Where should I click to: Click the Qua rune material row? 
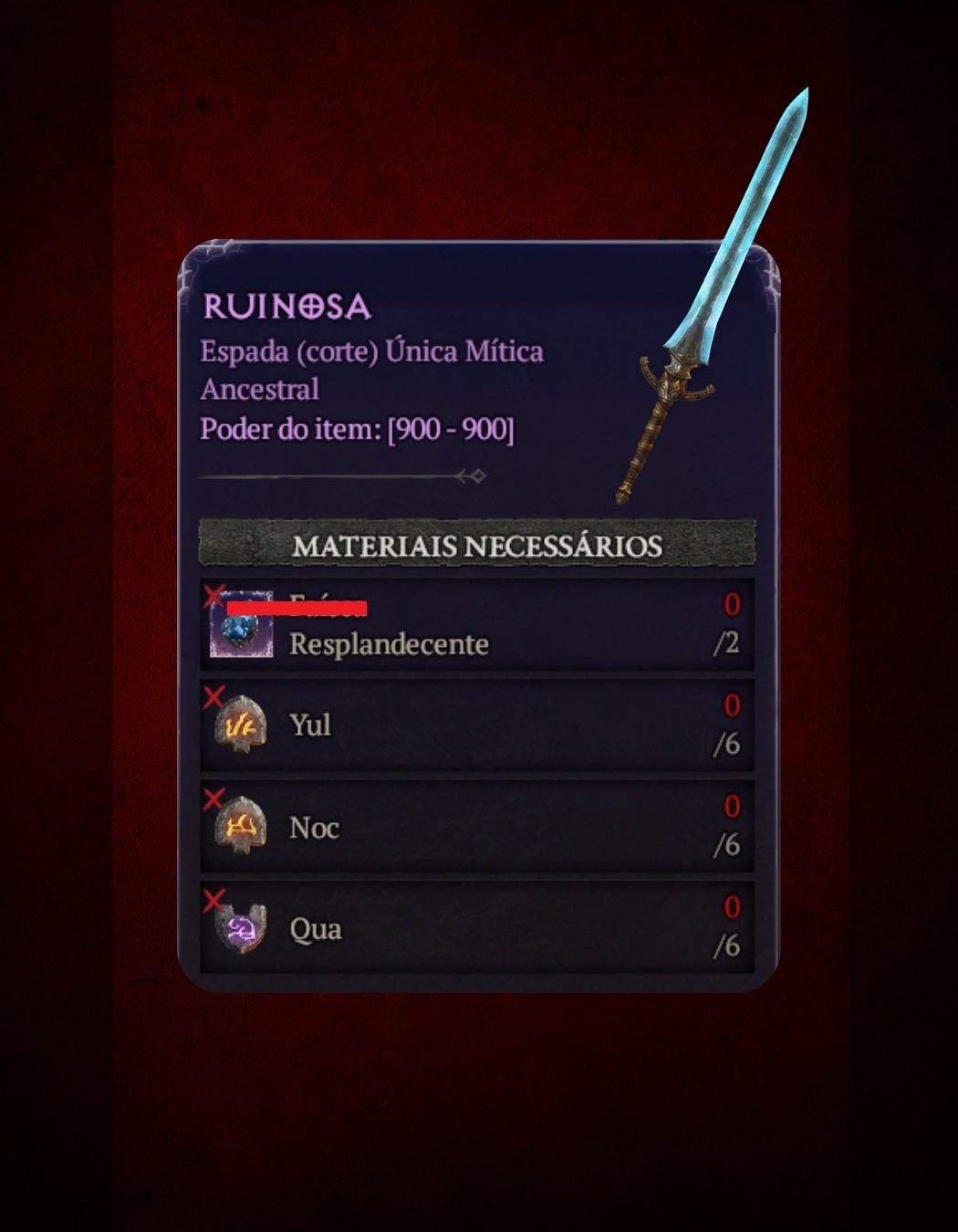pos(477,928)
